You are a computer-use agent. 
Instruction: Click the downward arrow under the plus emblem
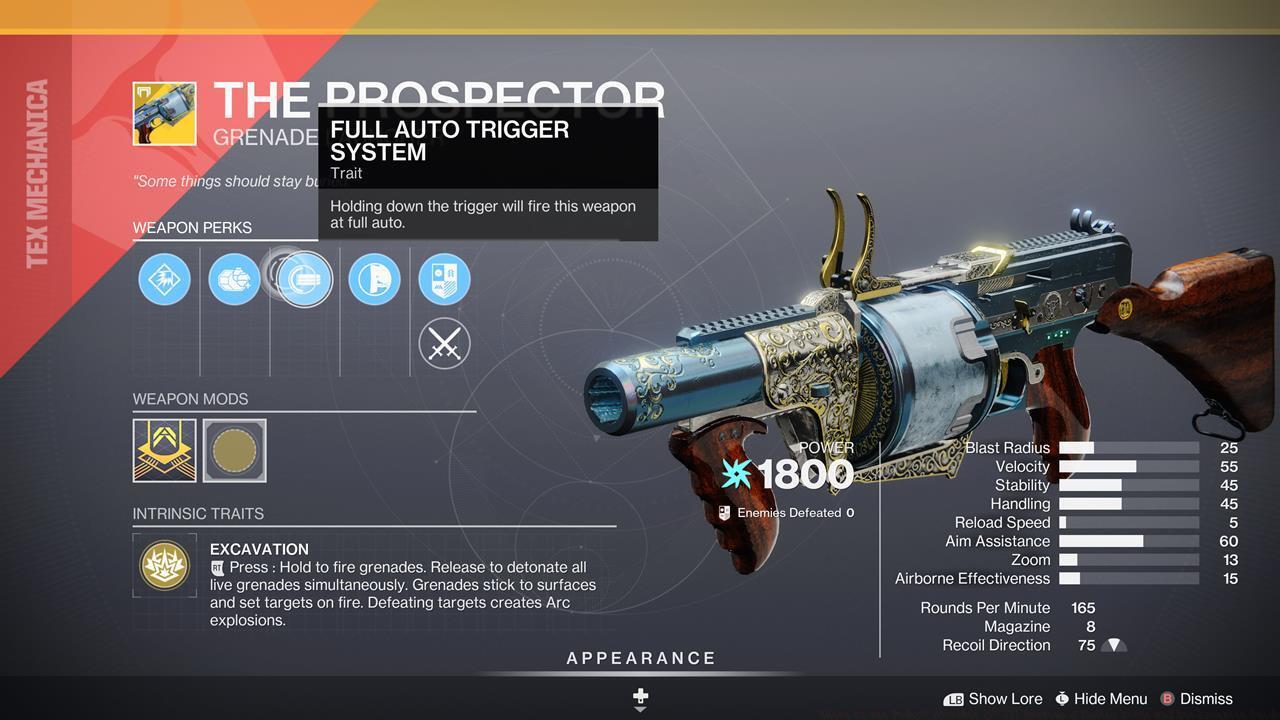pos(639,708)
